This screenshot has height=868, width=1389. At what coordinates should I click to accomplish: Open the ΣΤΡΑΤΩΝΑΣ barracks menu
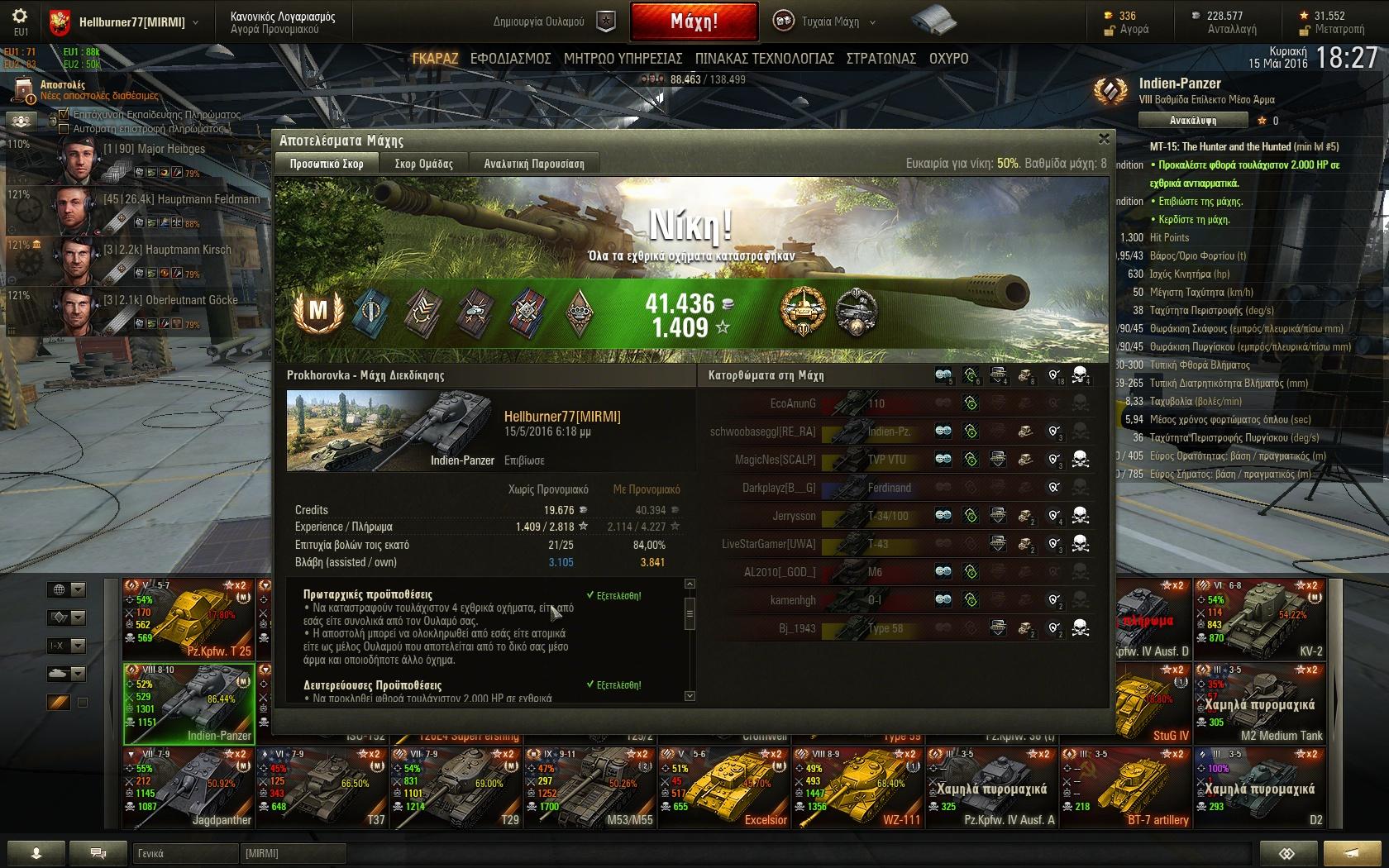(881, 59)
